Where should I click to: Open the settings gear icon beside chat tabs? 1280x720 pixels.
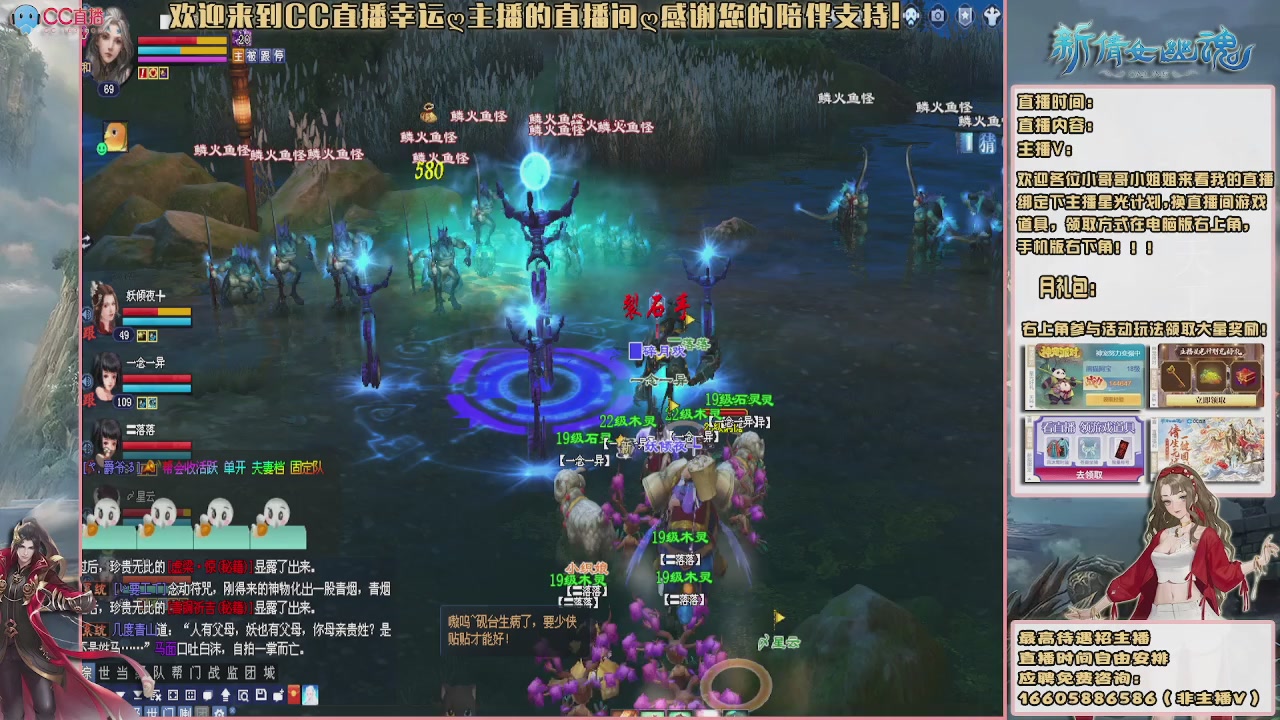pyautogui.click(x=219, y=712)
